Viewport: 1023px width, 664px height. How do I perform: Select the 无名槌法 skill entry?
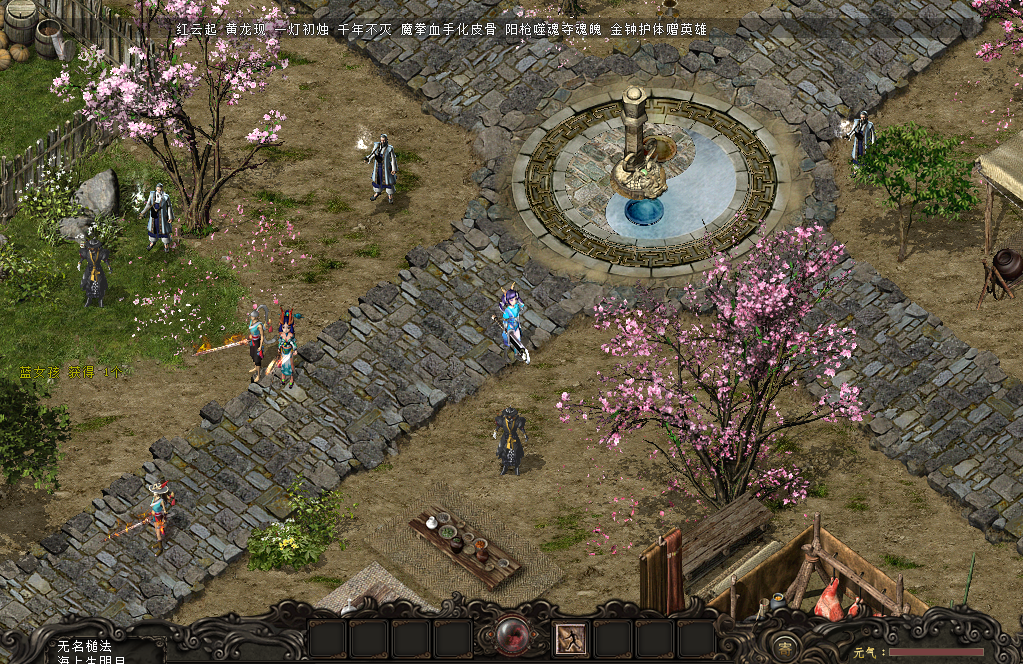pyautogui.click(x=85, y=645)
